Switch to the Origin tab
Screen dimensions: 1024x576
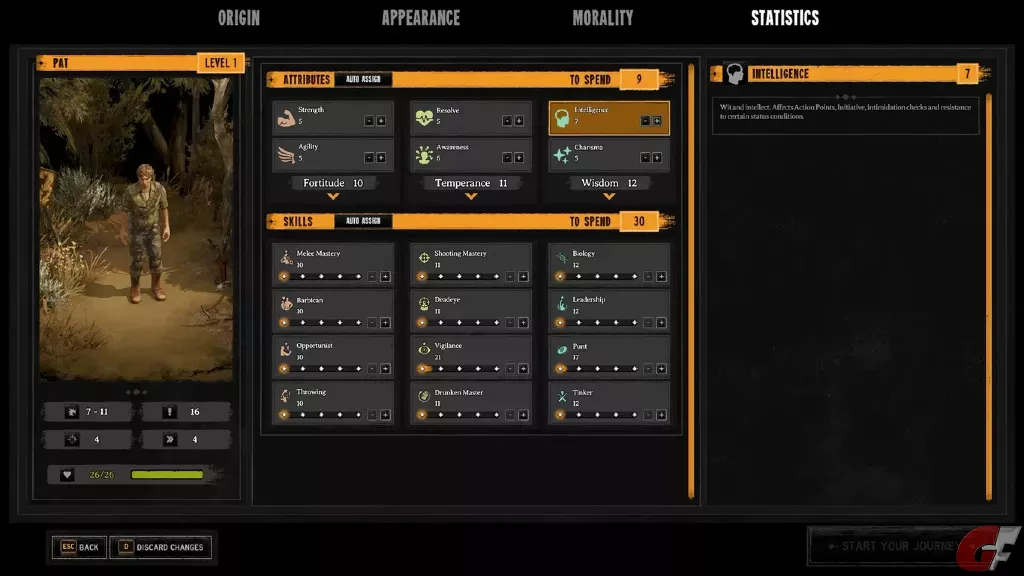click(x=239, y=18)
